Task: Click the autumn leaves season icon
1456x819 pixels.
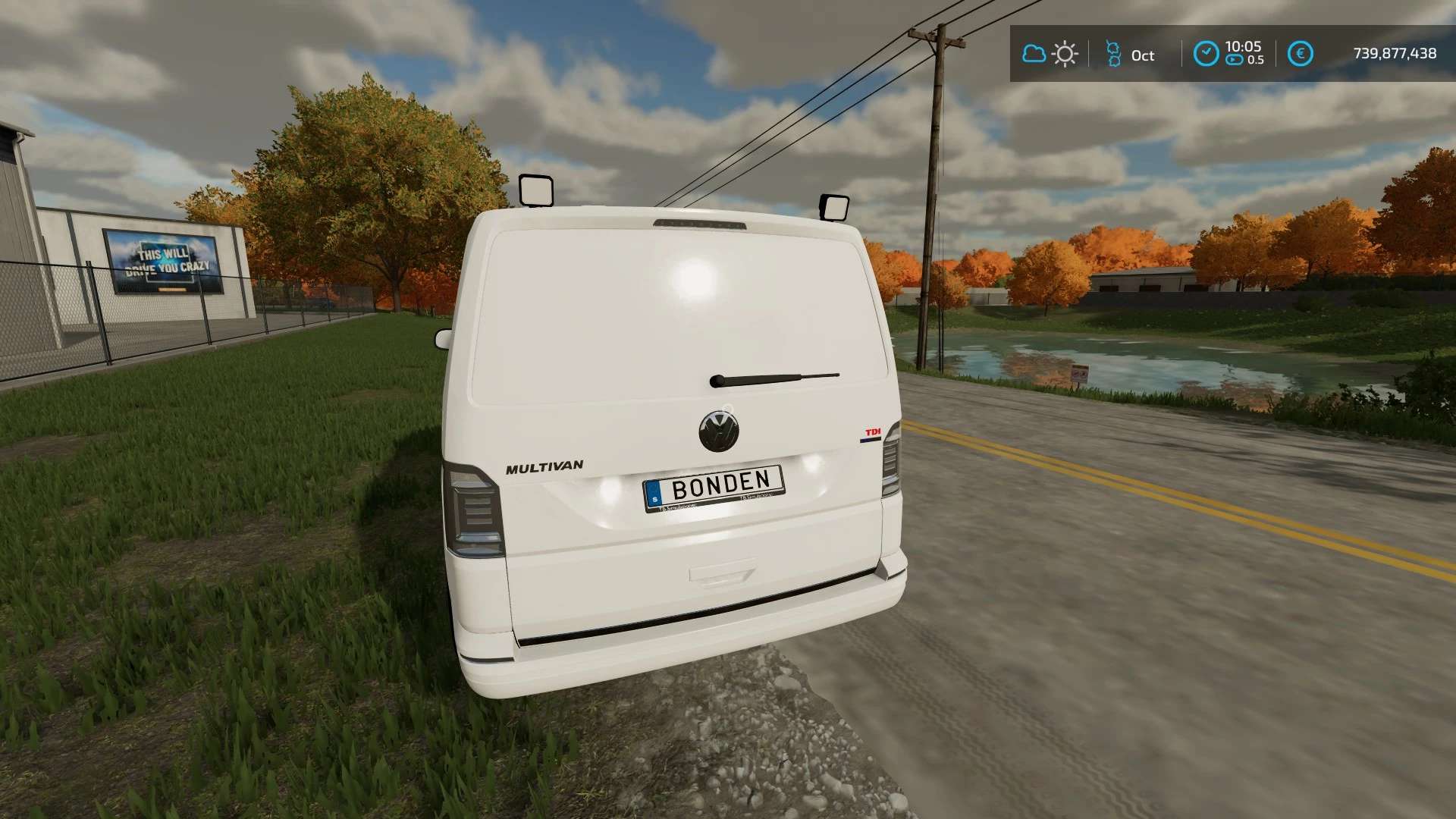Action: [x=1113, y=54]
